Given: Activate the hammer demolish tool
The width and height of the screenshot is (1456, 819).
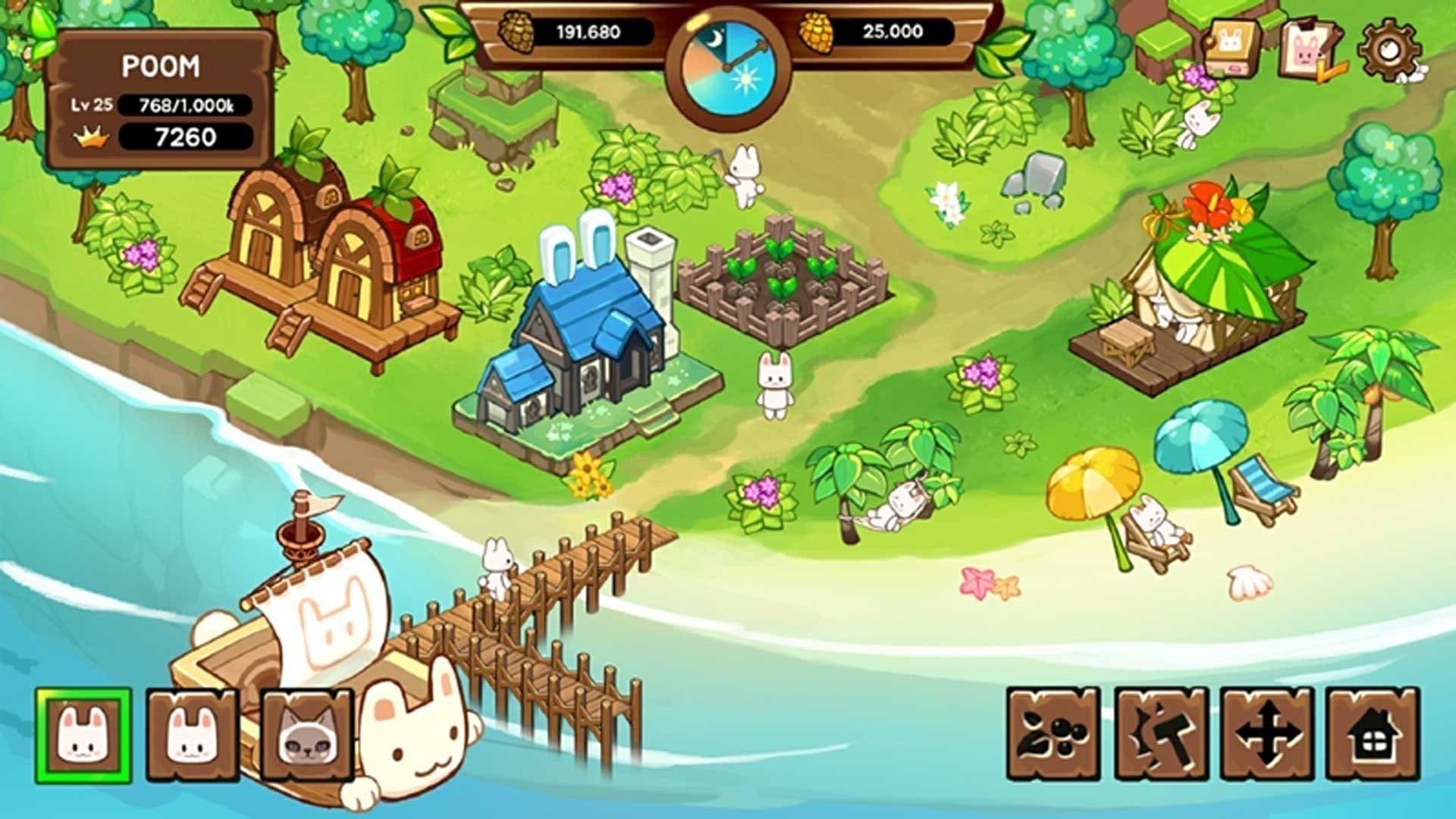Looking at the screenshot, I should [x=1160, y=734].
